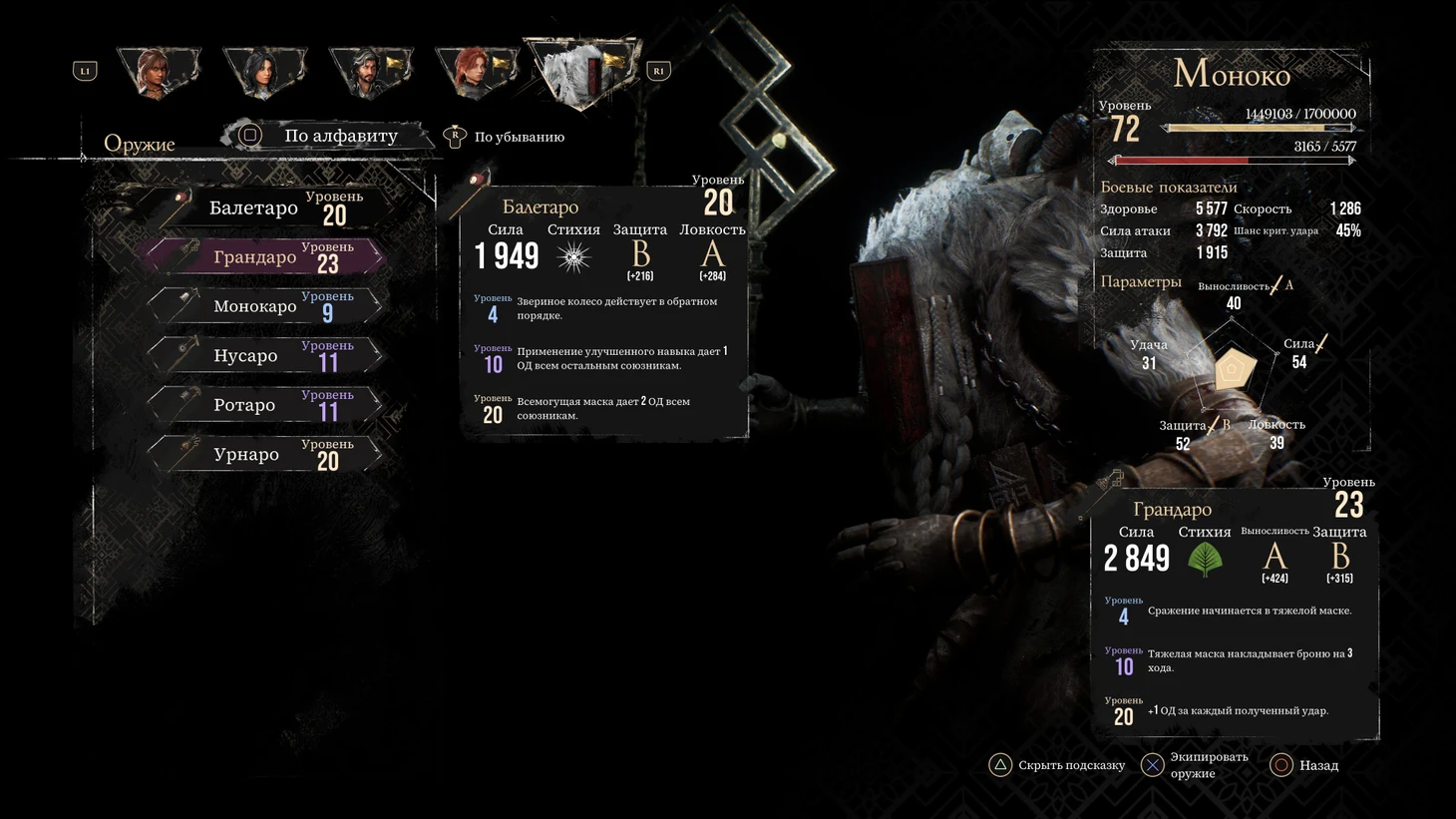
Task: Switch to the bearded man's portrait
Action: click(x=370, y=72)
